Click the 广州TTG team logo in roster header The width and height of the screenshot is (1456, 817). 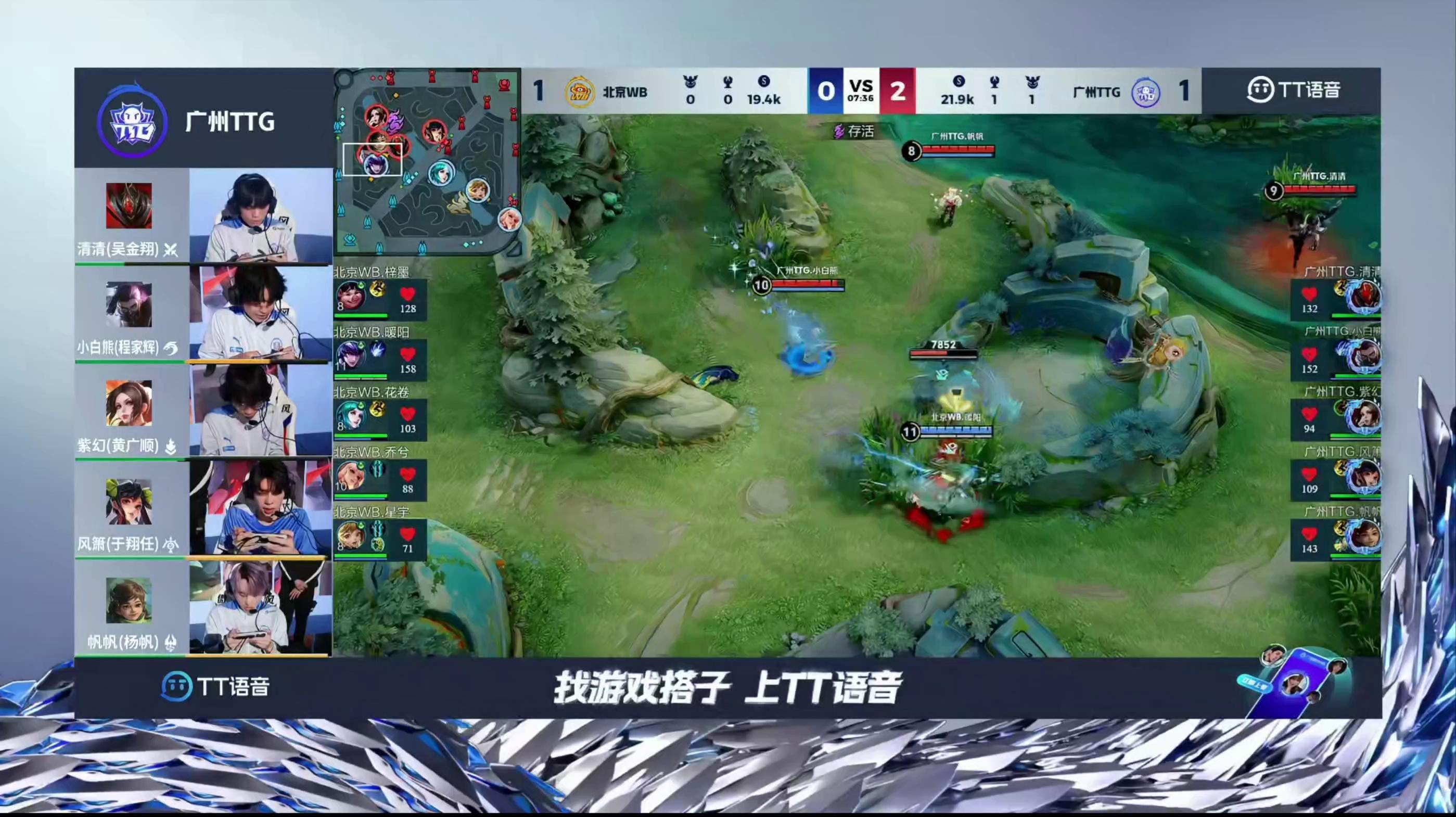[132, 122]
